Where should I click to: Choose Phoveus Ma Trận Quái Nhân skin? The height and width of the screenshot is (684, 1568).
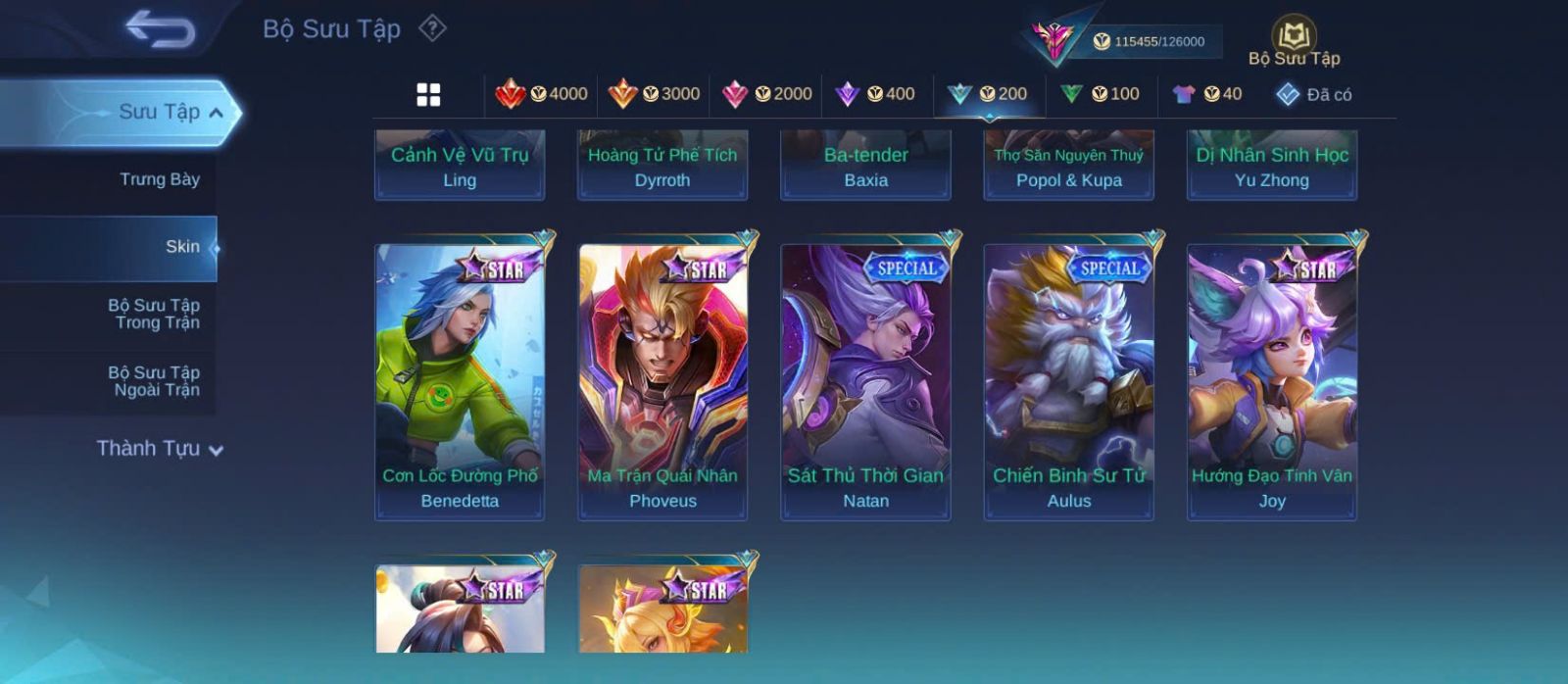662,380
